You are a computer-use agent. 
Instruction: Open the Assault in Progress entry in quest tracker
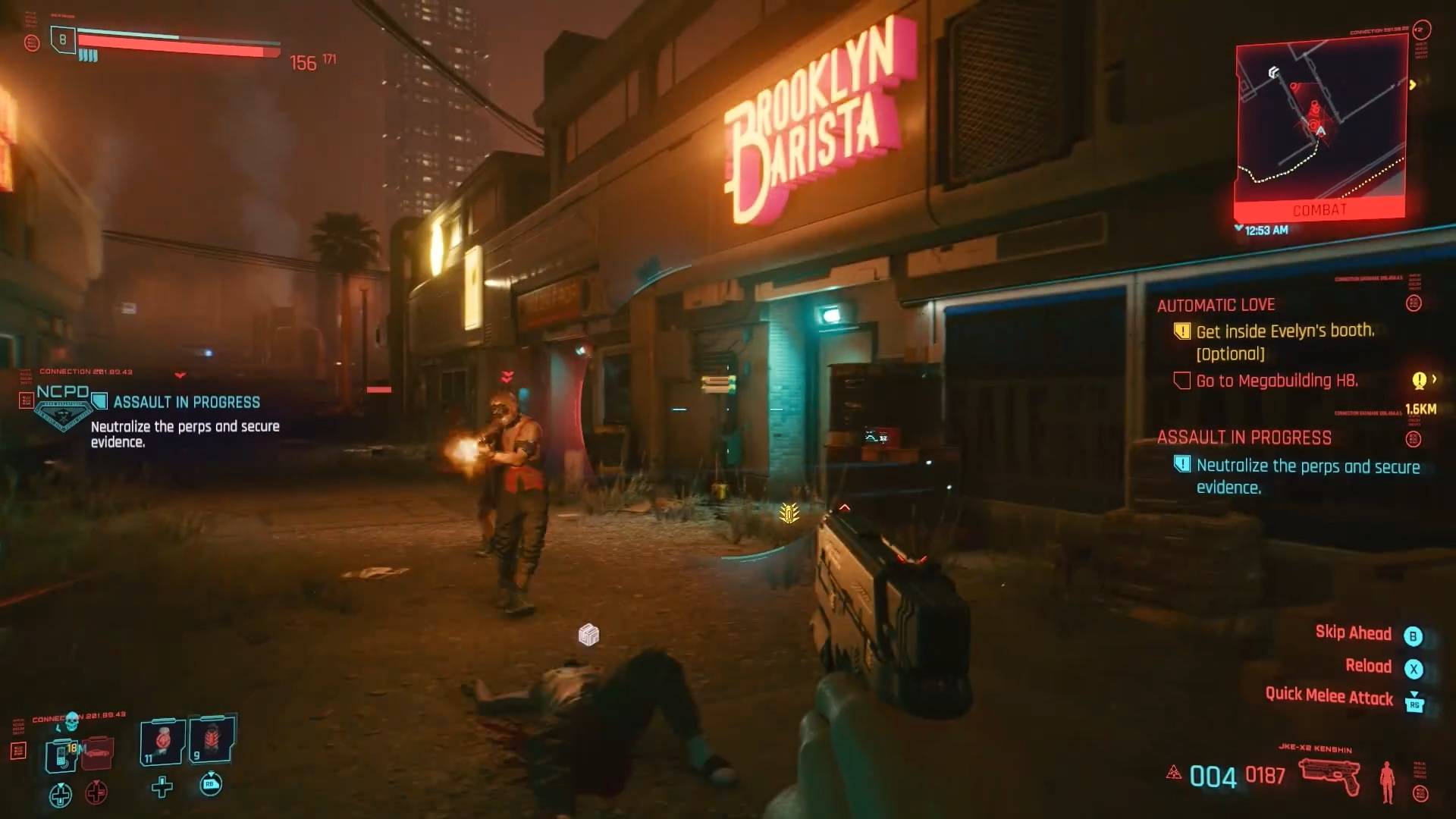1244,438
